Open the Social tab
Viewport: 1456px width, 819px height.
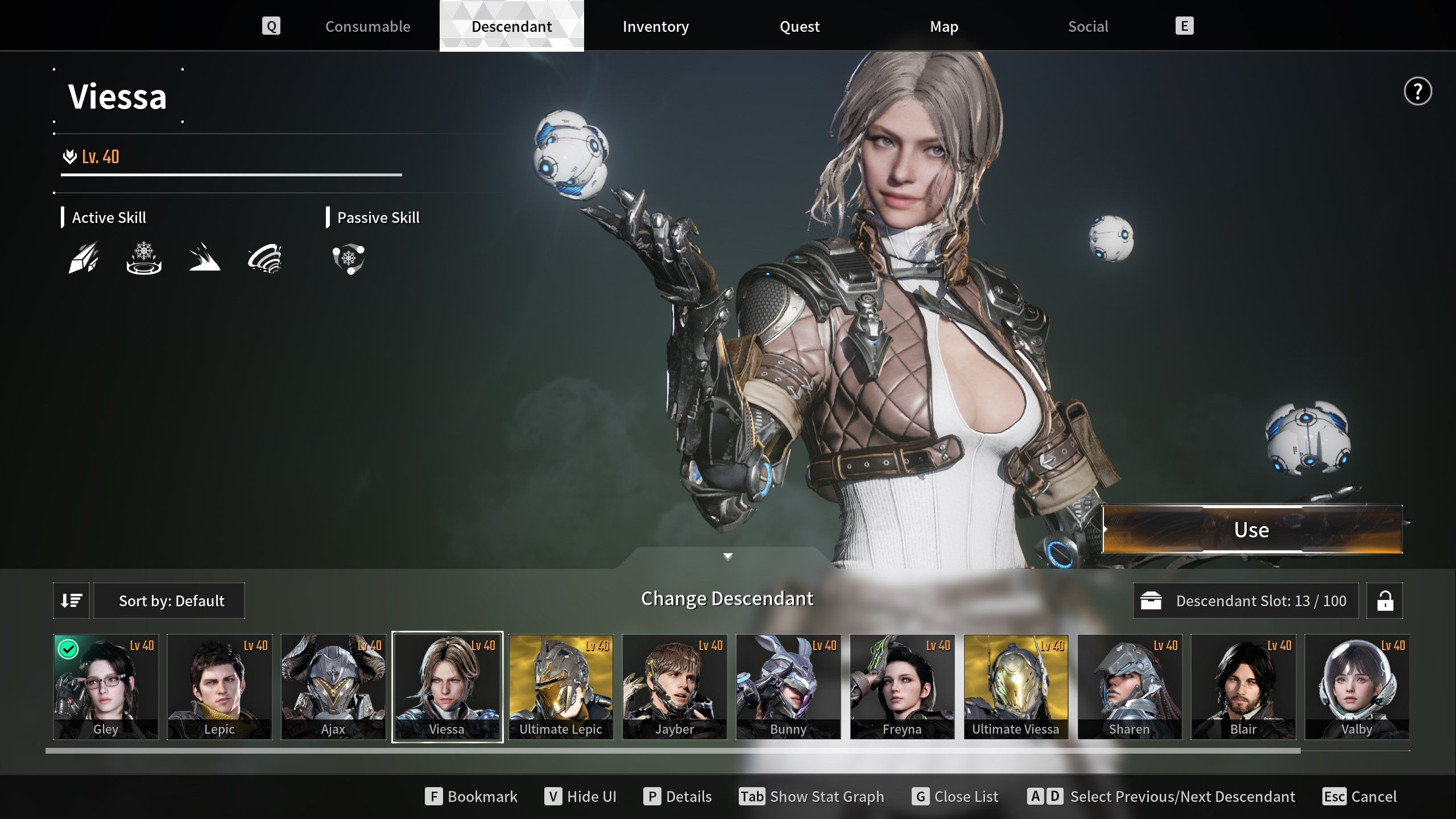[x=1087, y=27]
